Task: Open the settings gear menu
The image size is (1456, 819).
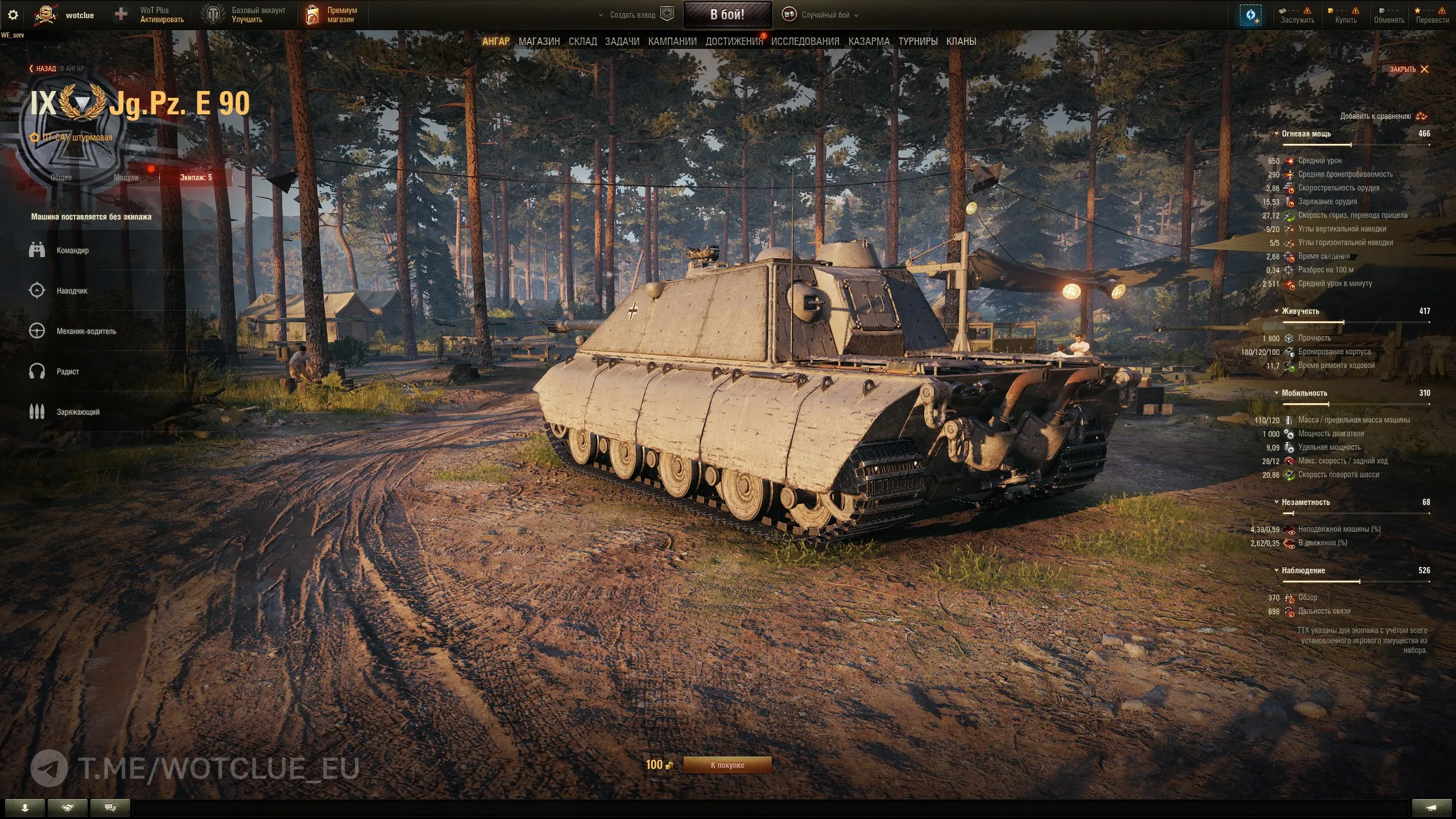Action: [x=13, y=15]
